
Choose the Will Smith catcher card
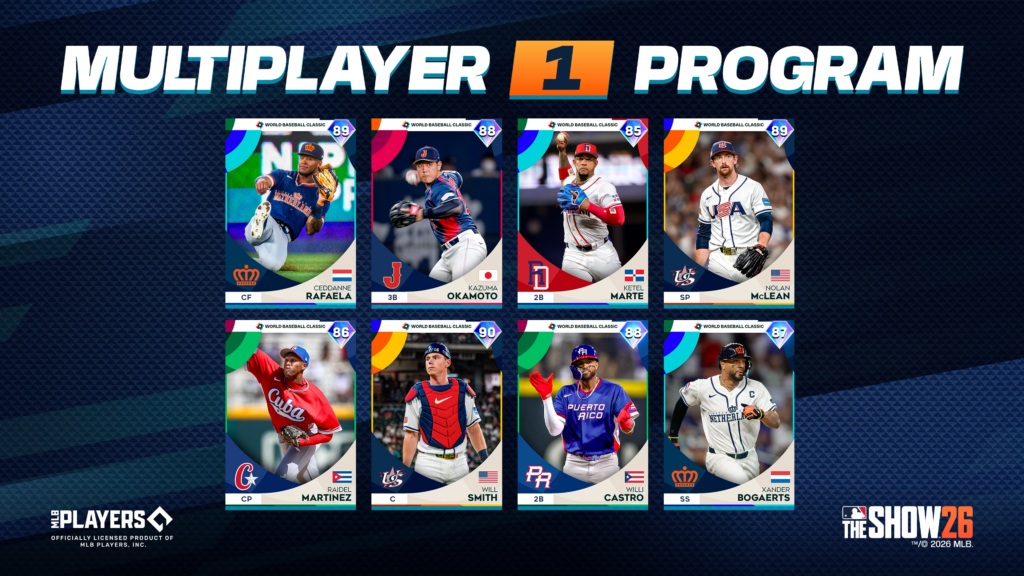pyautogui.click(x=436, y=414)
